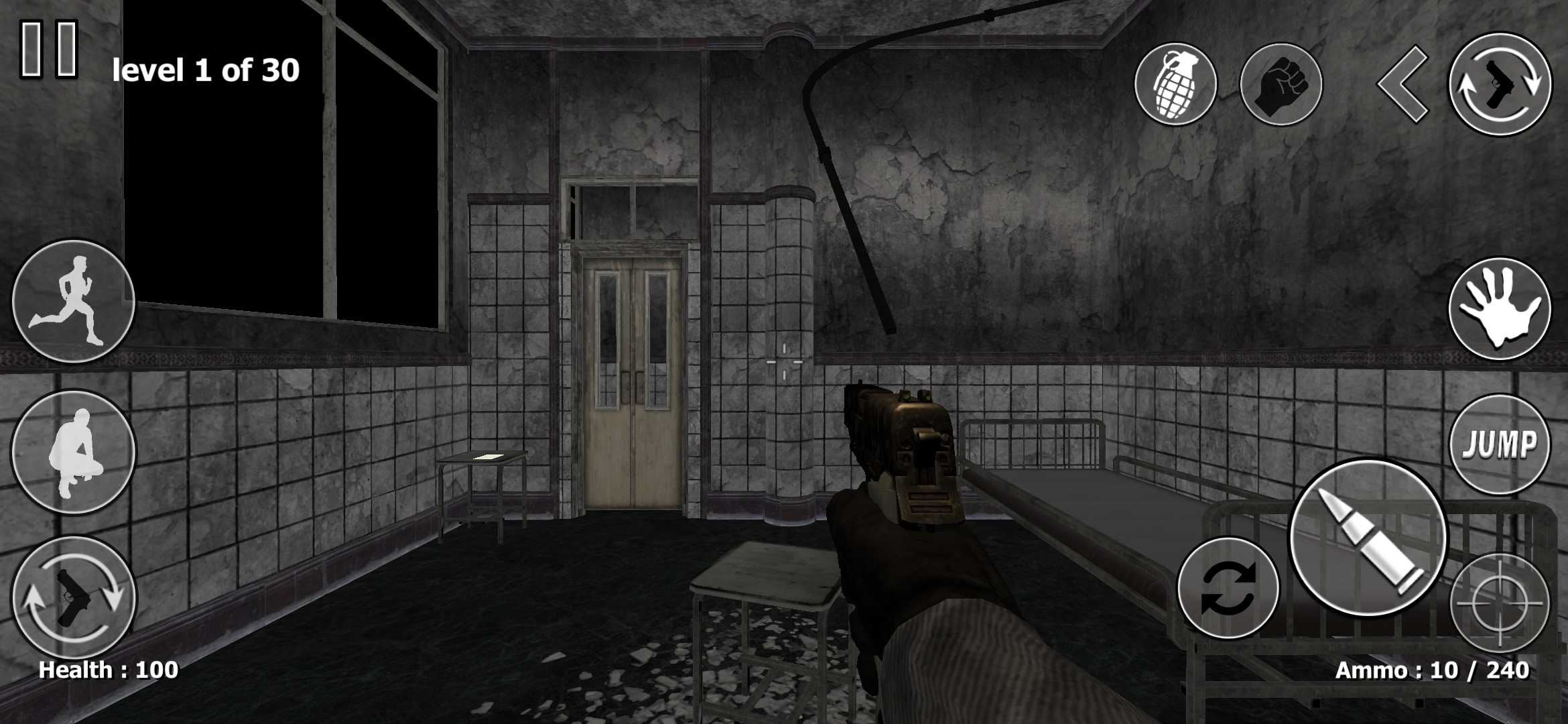
Task: Pause the game
Action: pyautogui.click(x=50, y=48)
